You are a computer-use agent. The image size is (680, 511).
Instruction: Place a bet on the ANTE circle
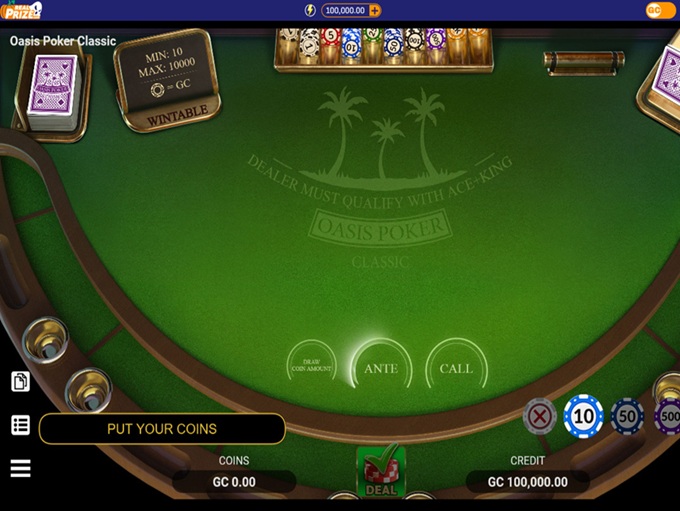pos(381,368)
